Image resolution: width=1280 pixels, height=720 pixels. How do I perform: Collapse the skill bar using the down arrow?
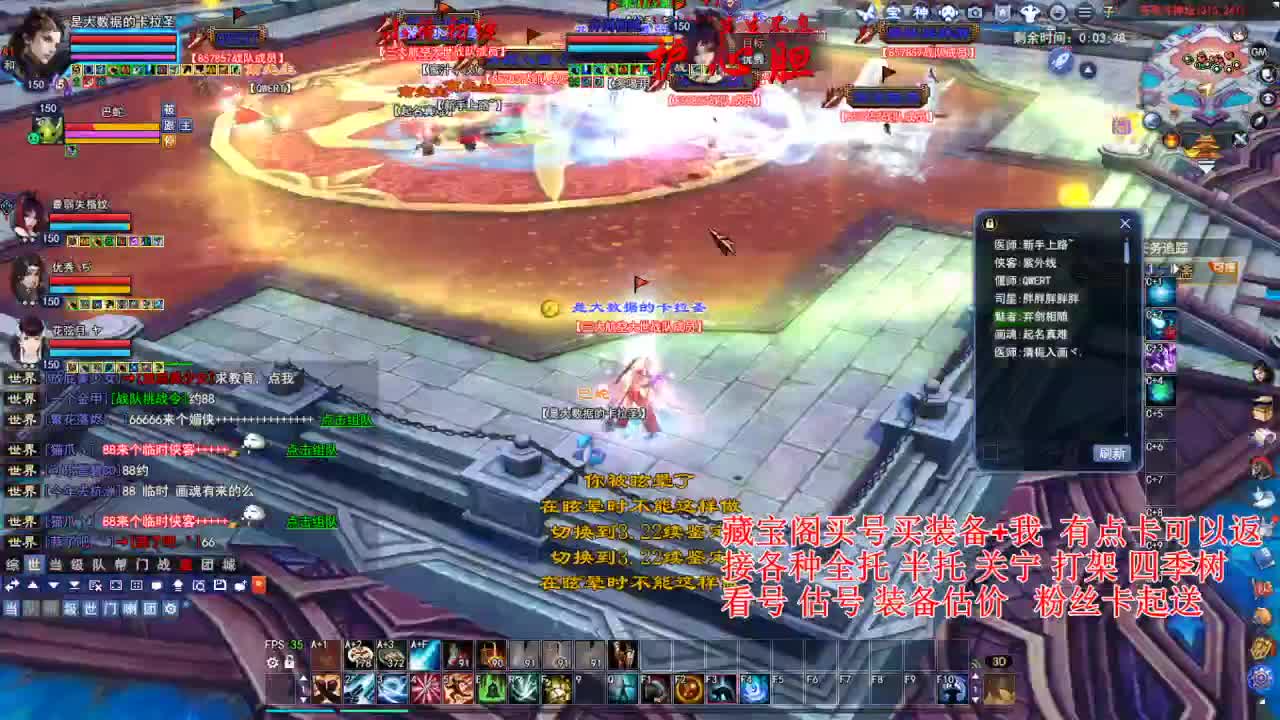303,699
